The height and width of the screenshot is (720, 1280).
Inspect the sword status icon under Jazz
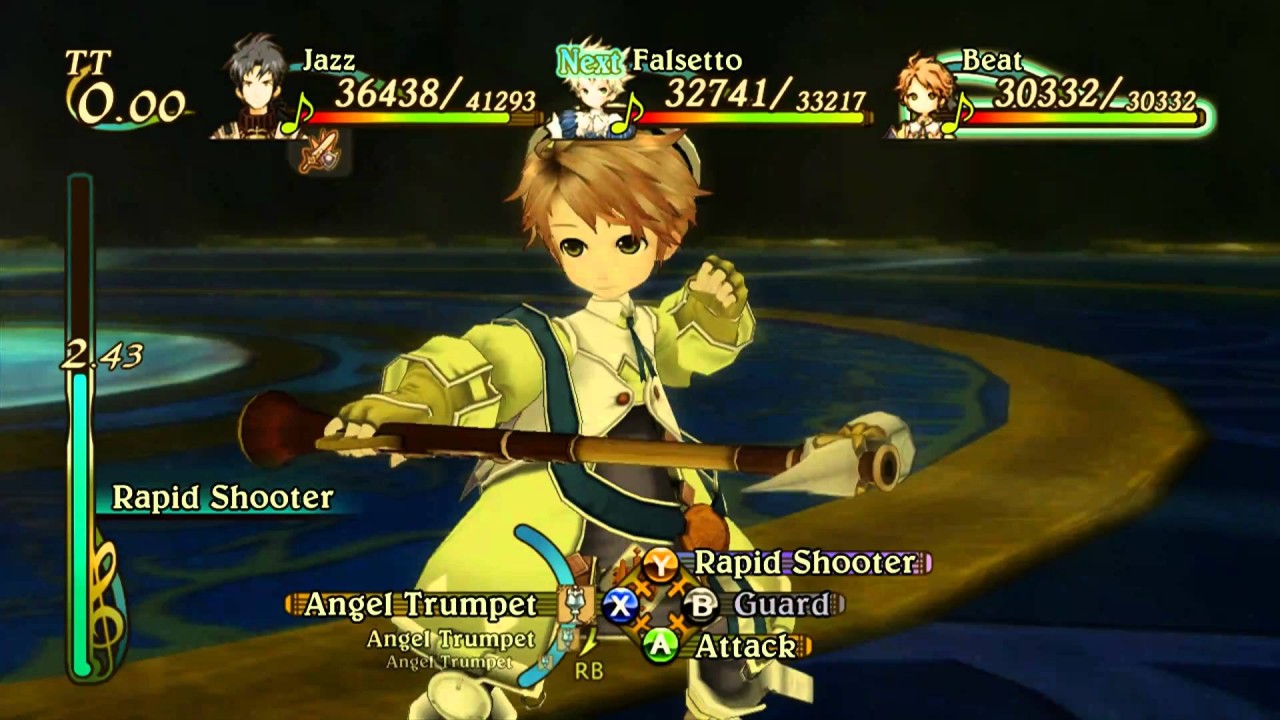[x=317, y=154]
